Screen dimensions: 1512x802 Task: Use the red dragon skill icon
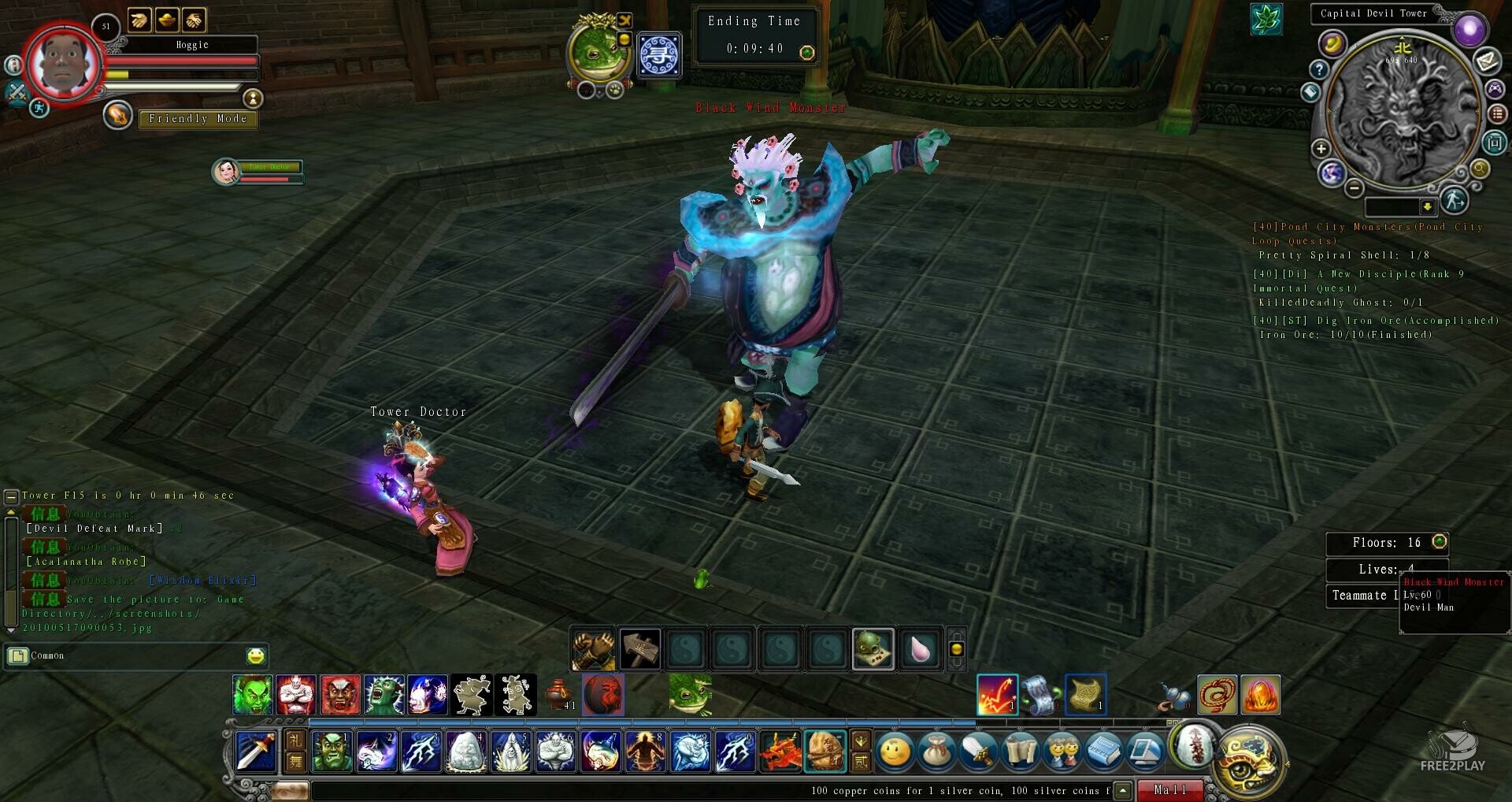click(780, 751)
